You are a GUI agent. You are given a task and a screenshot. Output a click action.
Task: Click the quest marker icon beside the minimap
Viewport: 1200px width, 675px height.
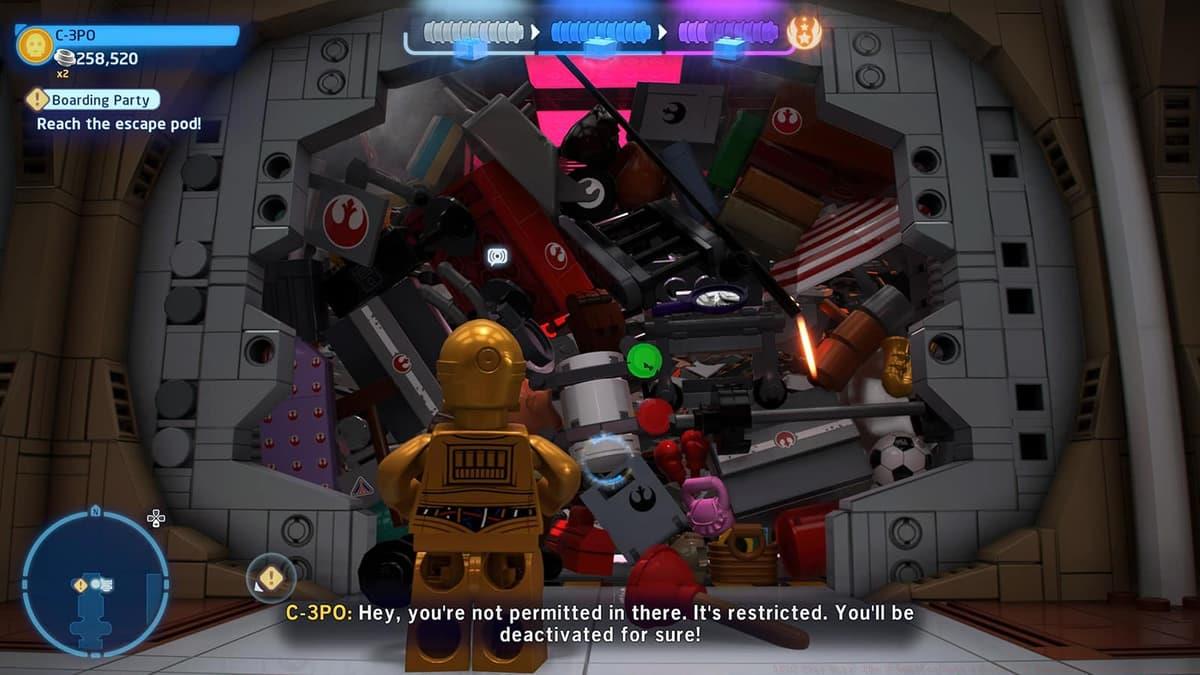pos(271,578)
